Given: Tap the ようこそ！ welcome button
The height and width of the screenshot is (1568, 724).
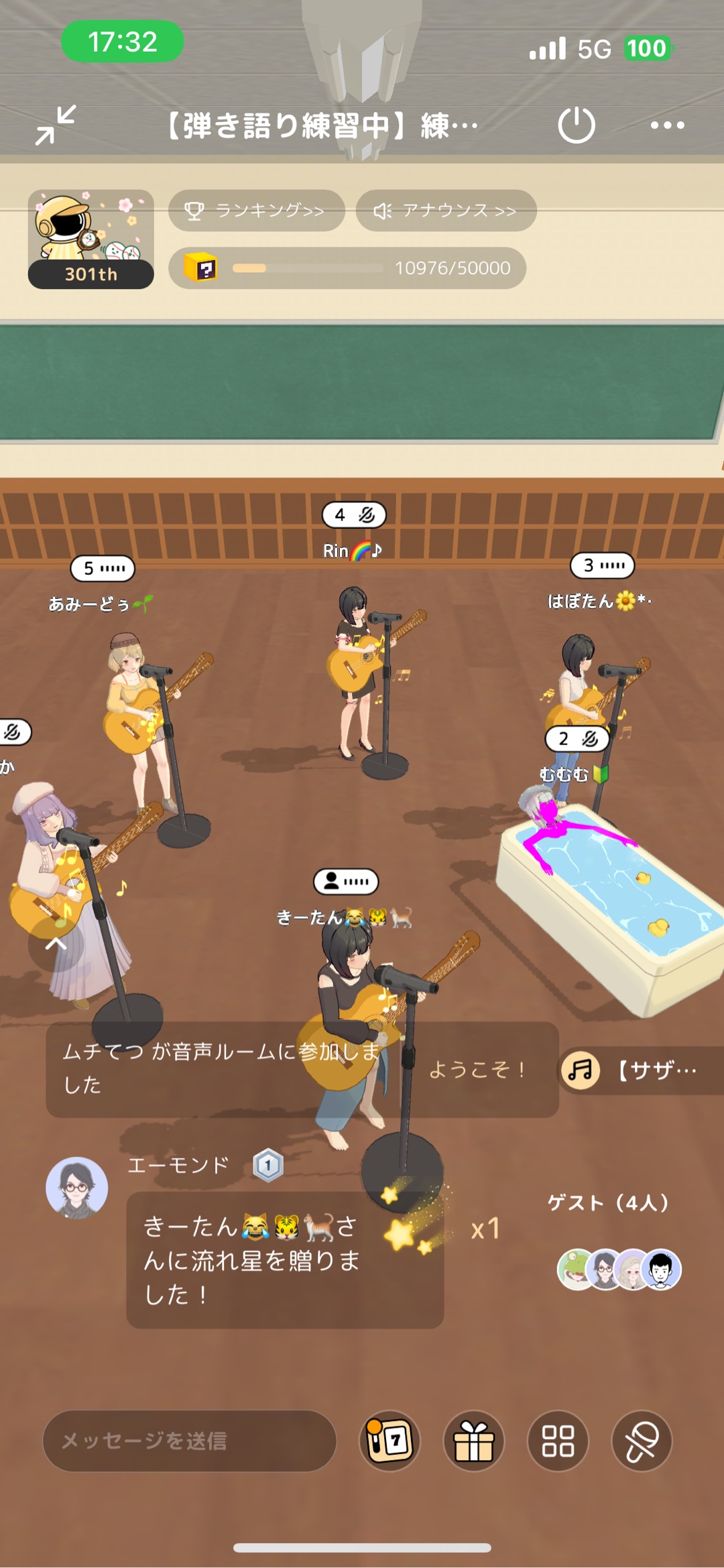Looking at the screenshot, I should [477, 1069].
